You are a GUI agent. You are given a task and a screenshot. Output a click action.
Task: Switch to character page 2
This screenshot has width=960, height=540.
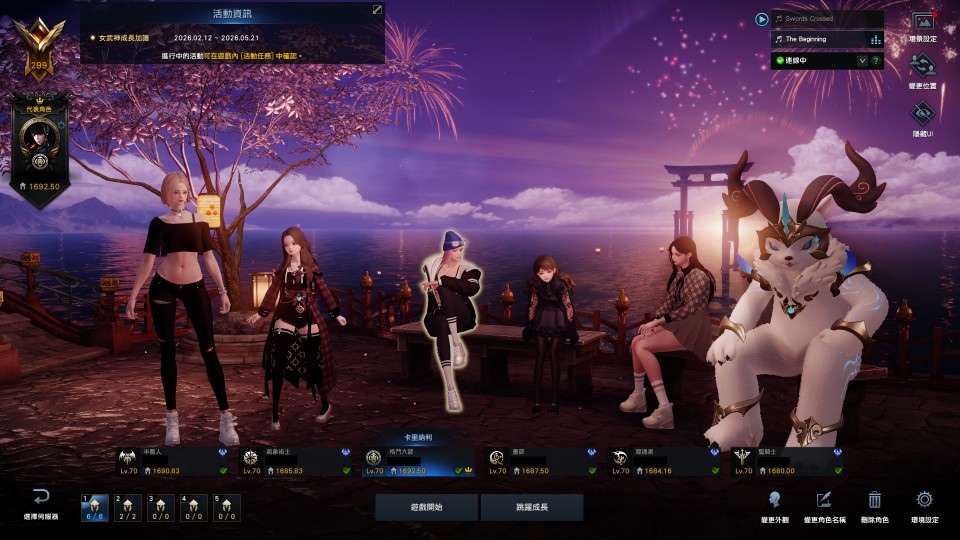(x=127, y=508)
